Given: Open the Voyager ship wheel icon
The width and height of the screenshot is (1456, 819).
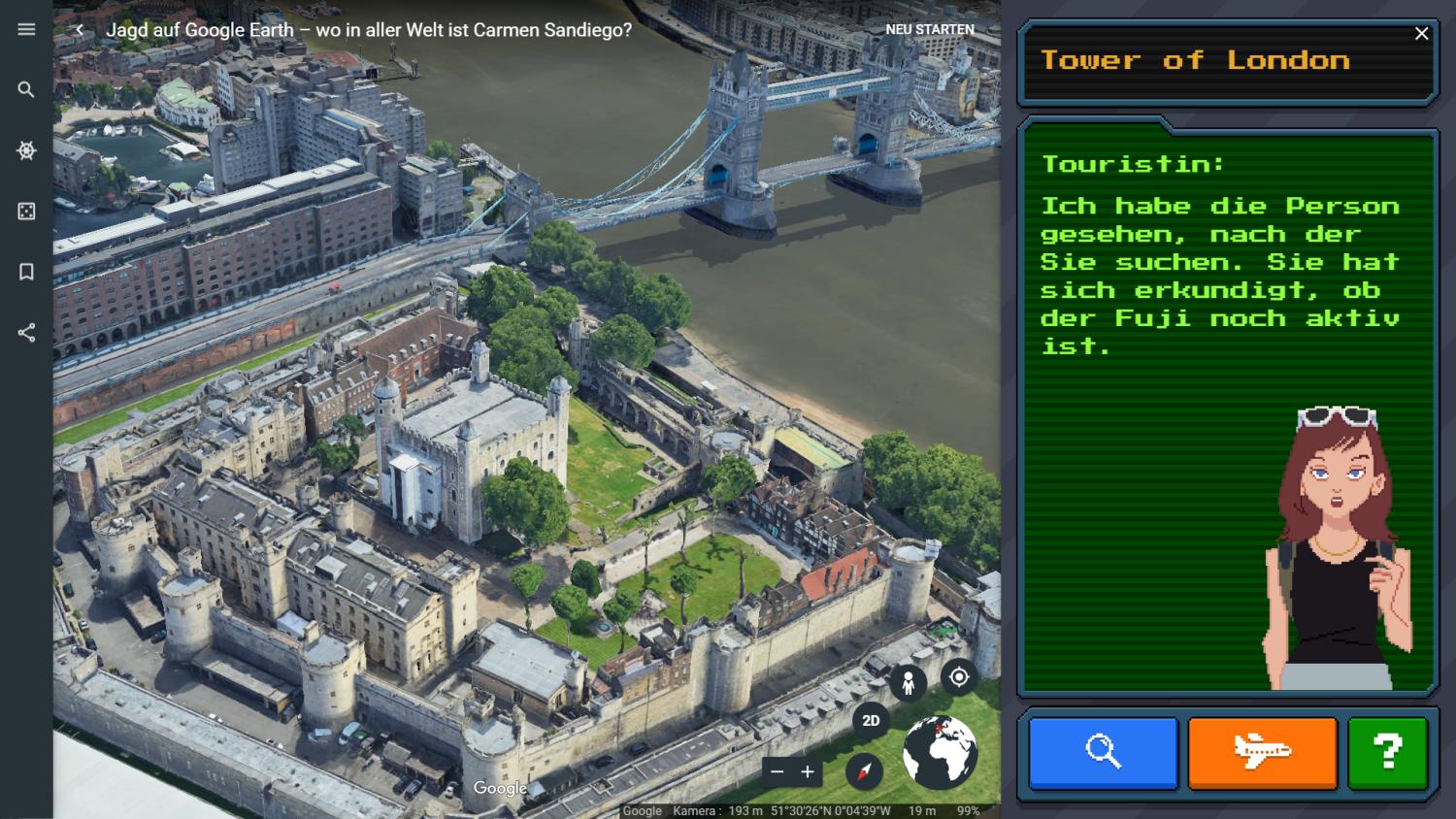Looking at the screenshot, I should click(x=26, y=150).
